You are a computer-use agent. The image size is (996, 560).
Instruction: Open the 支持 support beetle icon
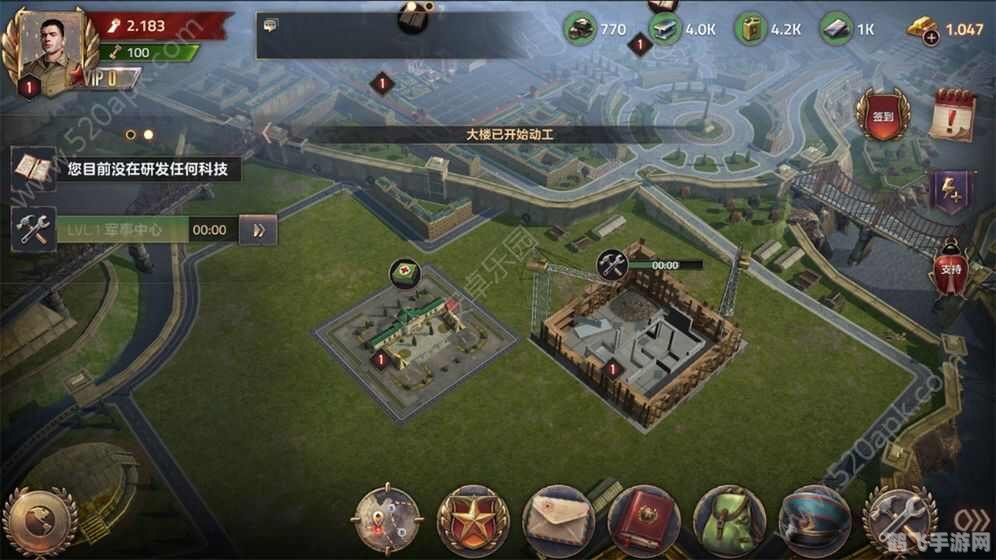(x=951, y=266)
